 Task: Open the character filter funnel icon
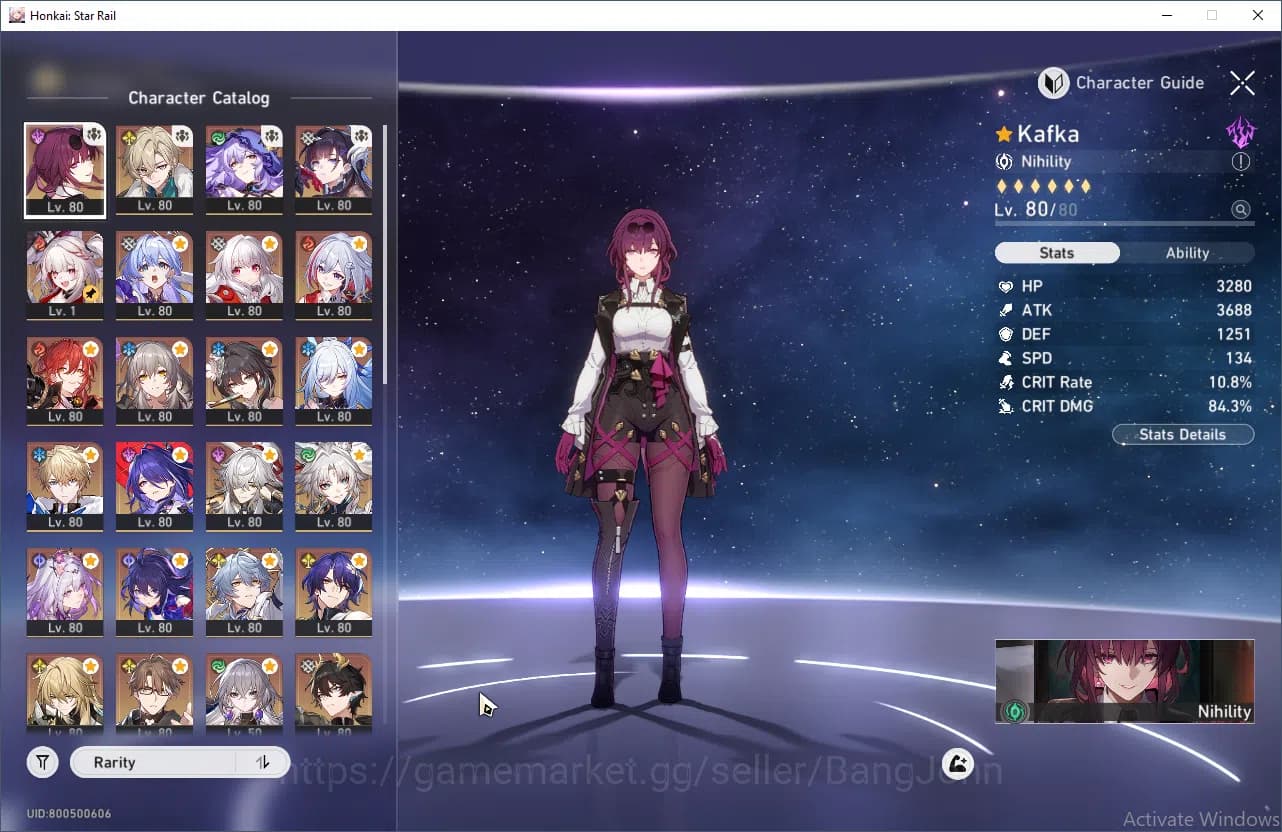pyautogui.click(x=42, y=762)
